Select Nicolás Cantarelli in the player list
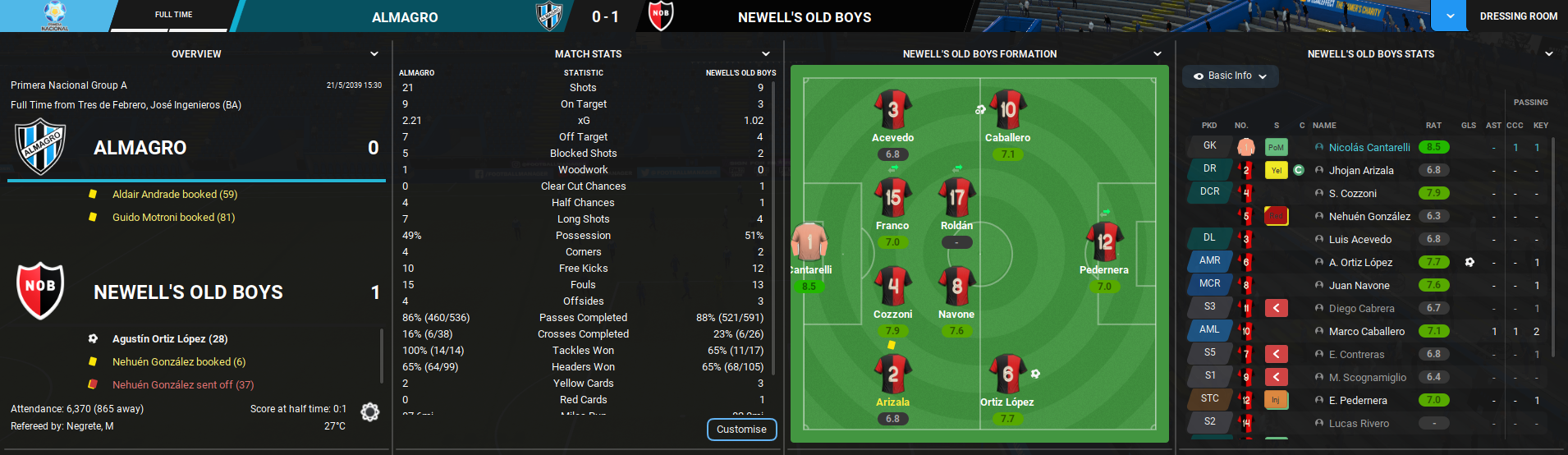 (1369, 148)
